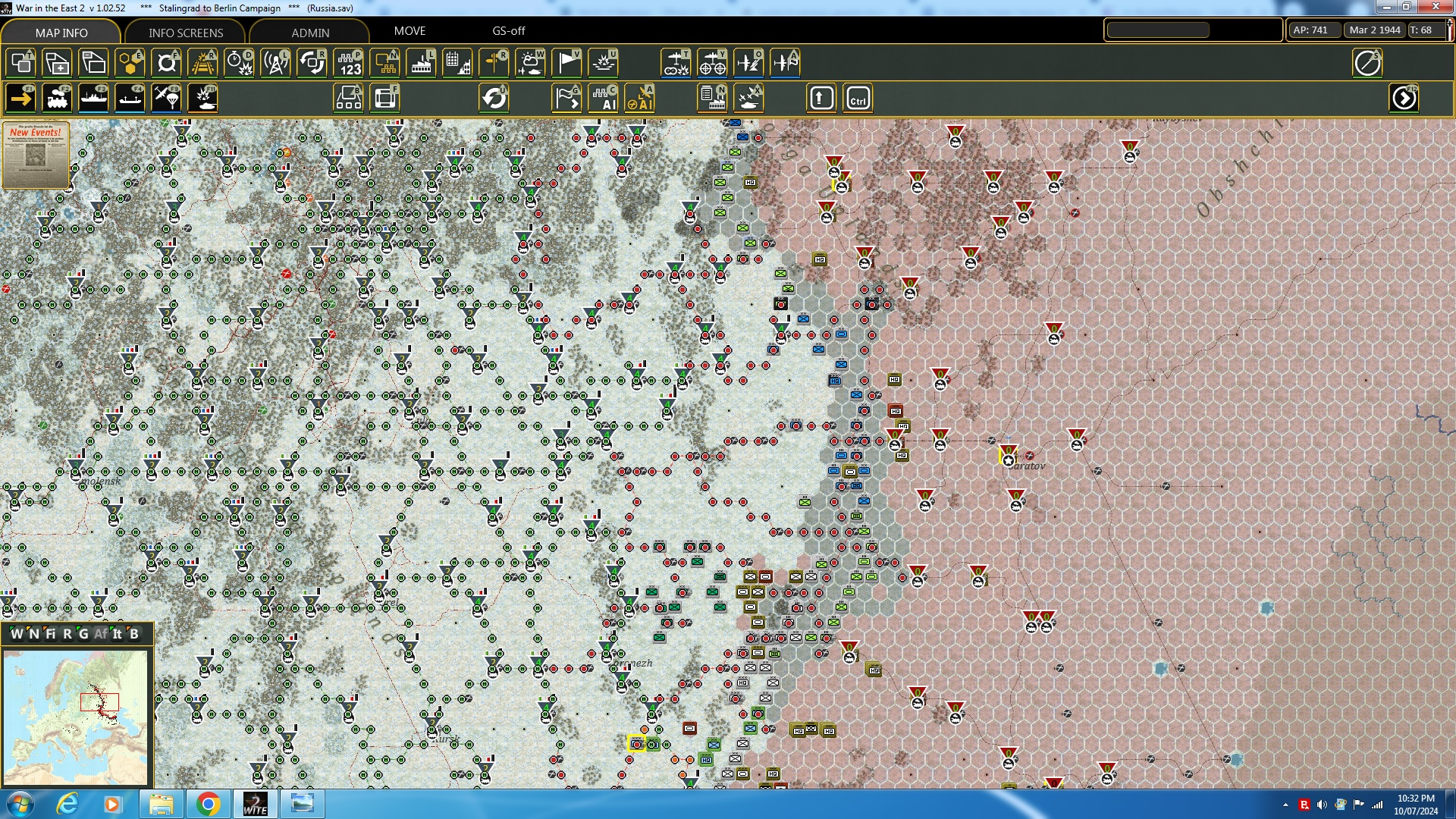
Task: Open the New Events newspaper panel
Action: [35, 155]
